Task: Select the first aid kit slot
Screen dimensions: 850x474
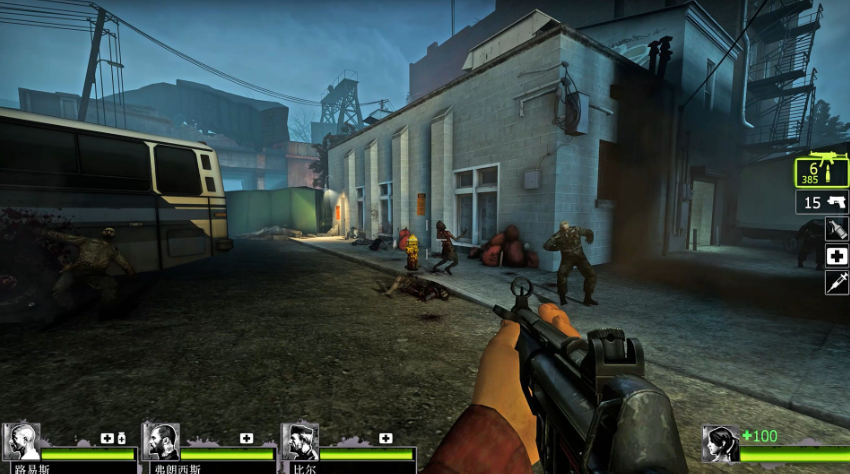Action: coord(836,256)
